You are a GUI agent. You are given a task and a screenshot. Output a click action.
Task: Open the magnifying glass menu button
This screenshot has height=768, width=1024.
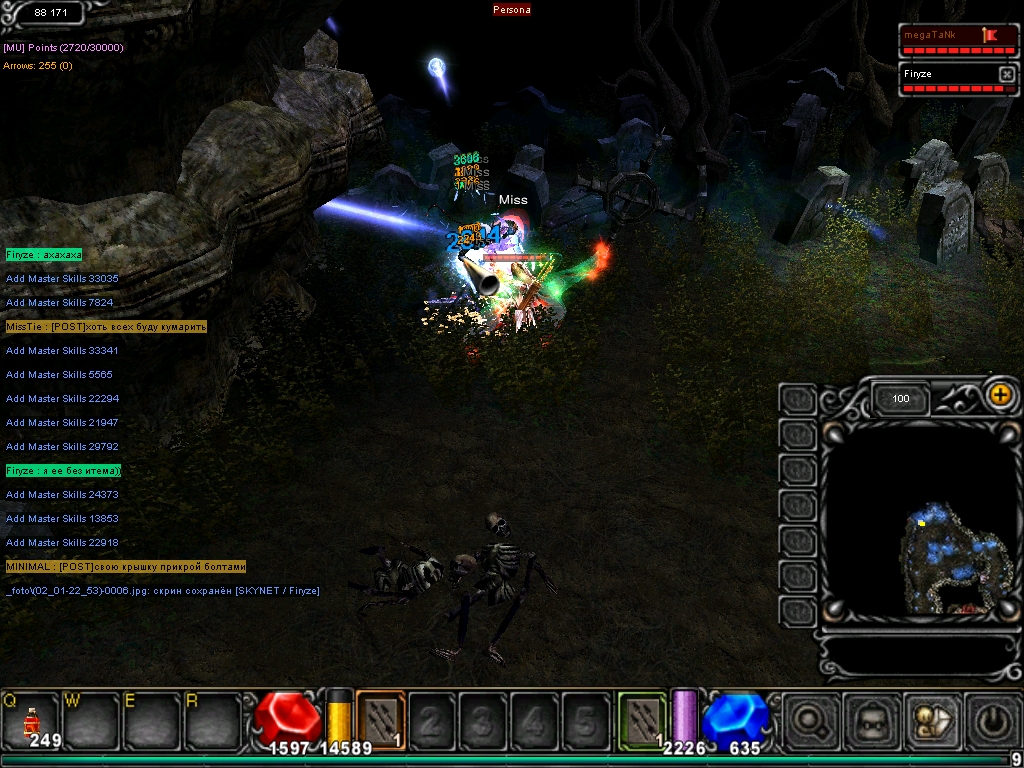(811, 720)
